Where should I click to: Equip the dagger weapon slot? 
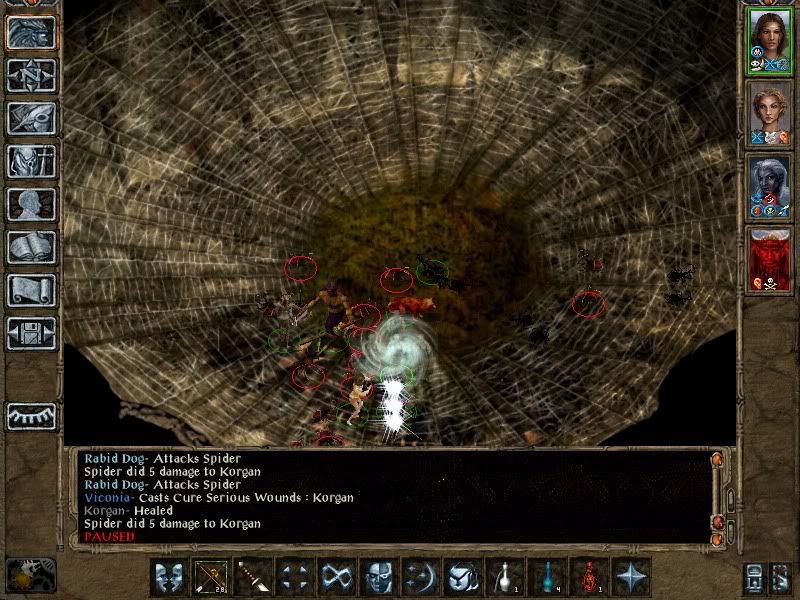tap(252, 576)
